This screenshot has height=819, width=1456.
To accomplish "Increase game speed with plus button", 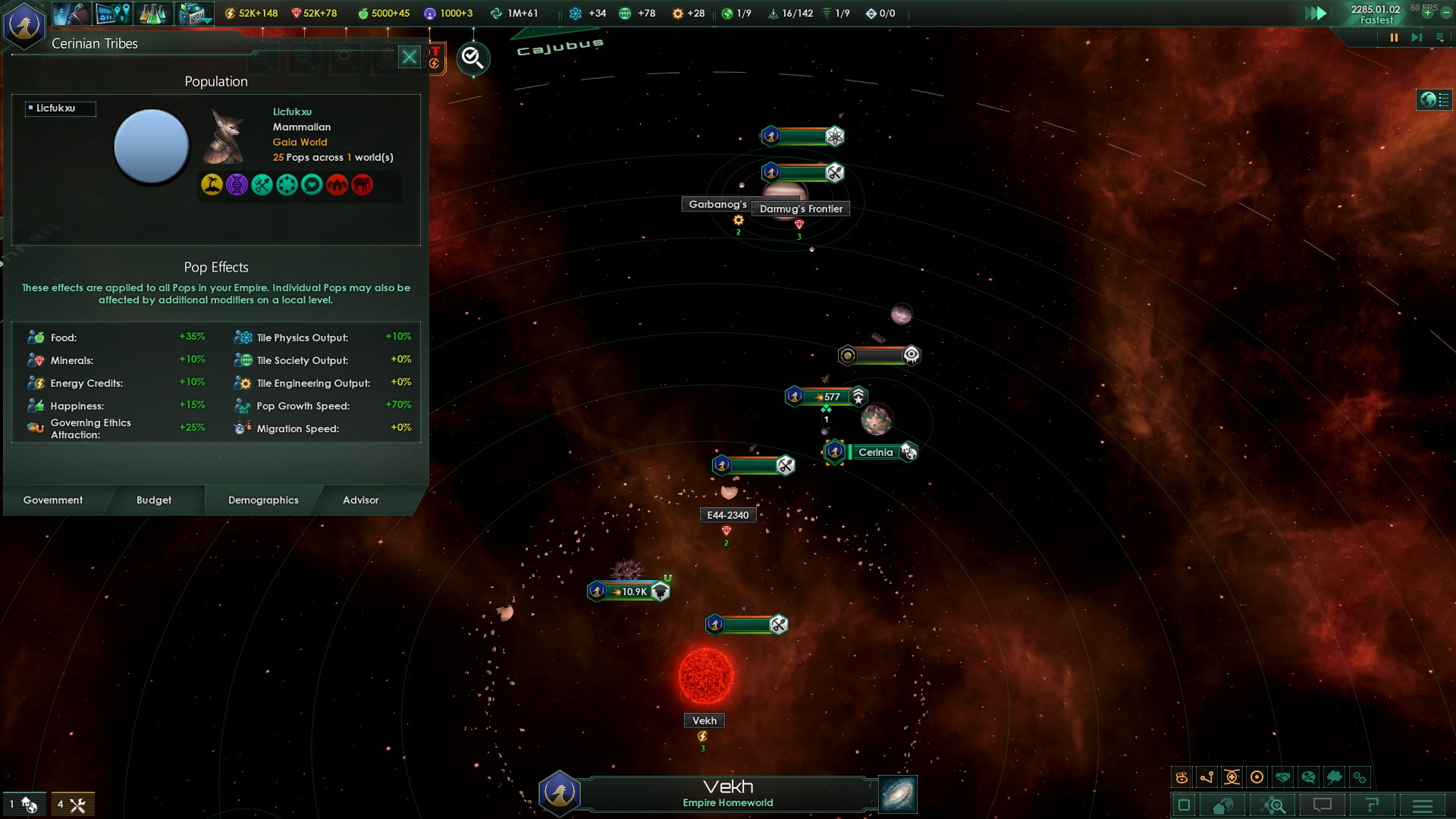I will point(1427,12).
